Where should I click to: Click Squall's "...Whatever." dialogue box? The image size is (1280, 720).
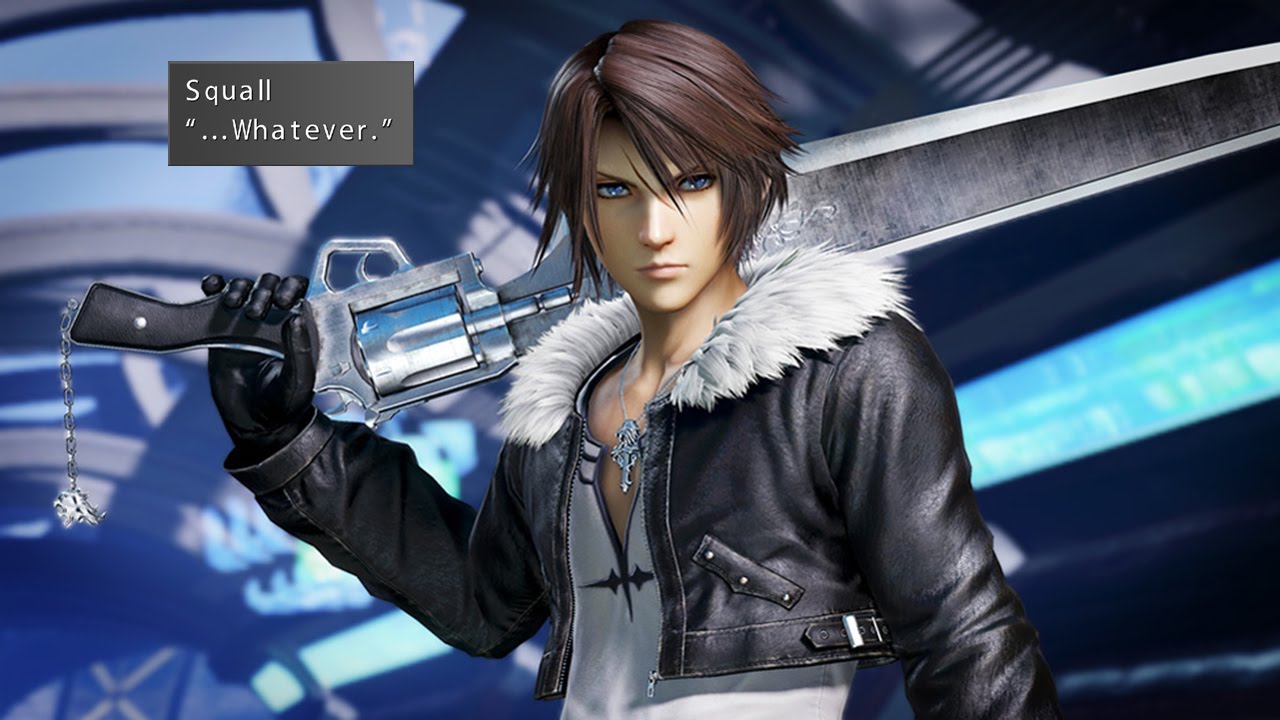(x=290, y=113)
